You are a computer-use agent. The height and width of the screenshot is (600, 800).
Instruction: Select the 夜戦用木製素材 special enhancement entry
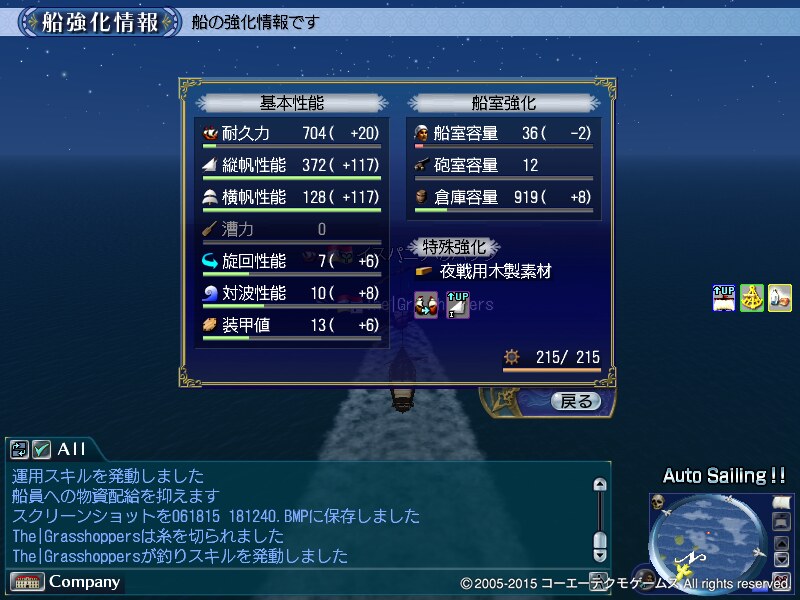point(495,271)
